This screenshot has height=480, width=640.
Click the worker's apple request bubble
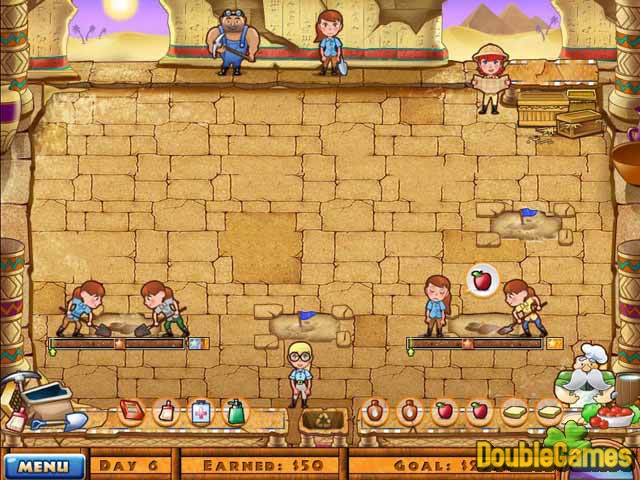[x=482, y=279]
